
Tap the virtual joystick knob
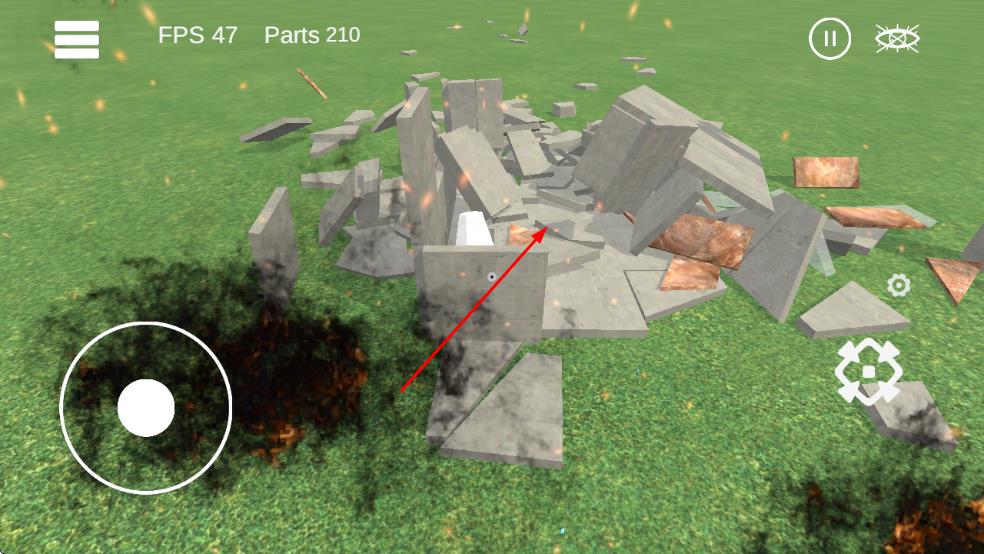pyautogui.click(x=146, y=408)
